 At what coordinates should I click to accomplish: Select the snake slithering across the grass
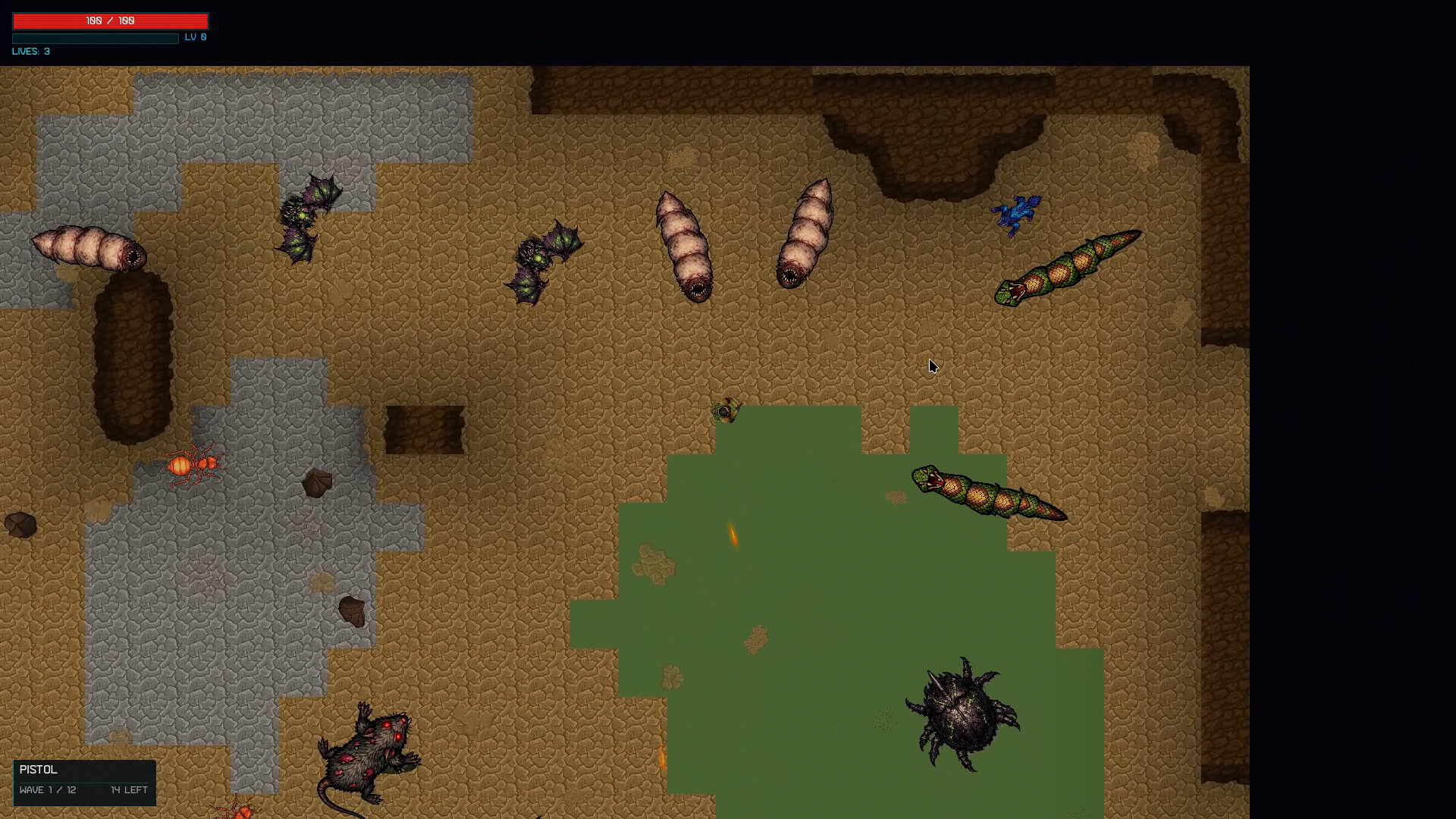click(x=986, y=491)
